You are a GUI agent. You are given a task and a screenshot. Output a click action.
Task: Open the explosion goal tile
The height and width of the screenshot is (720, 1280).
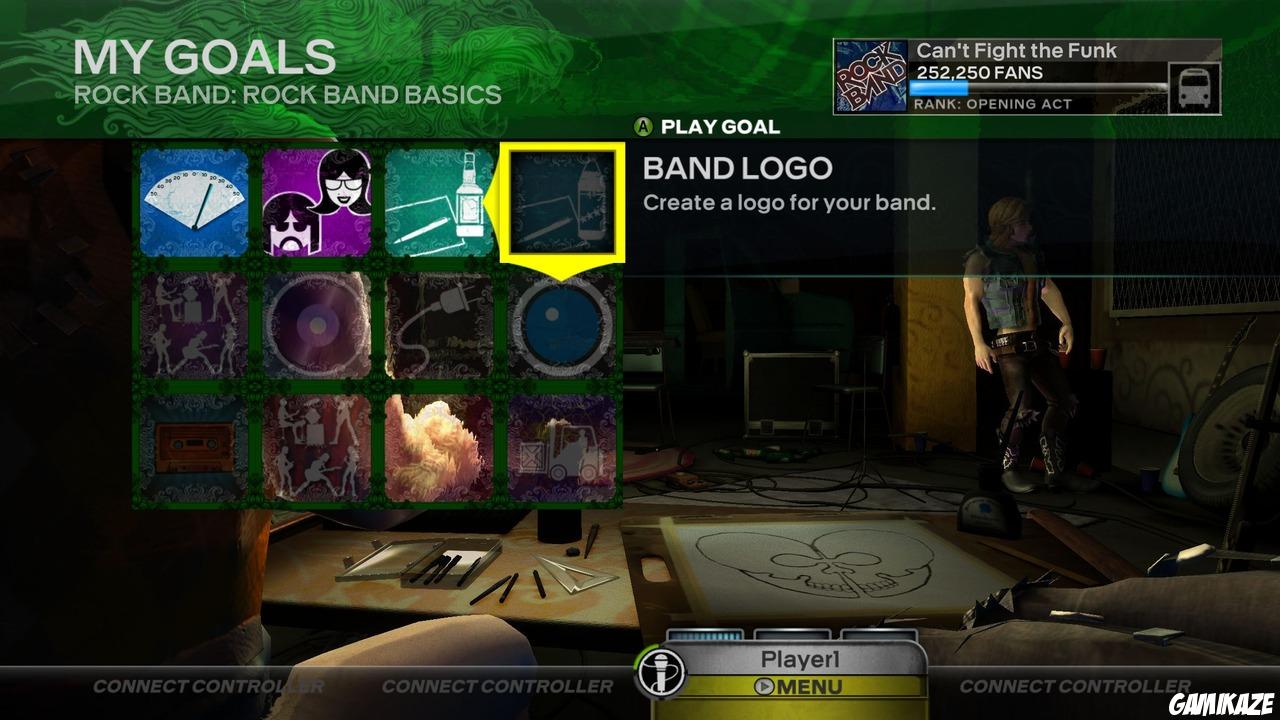(x=440, y=445)
